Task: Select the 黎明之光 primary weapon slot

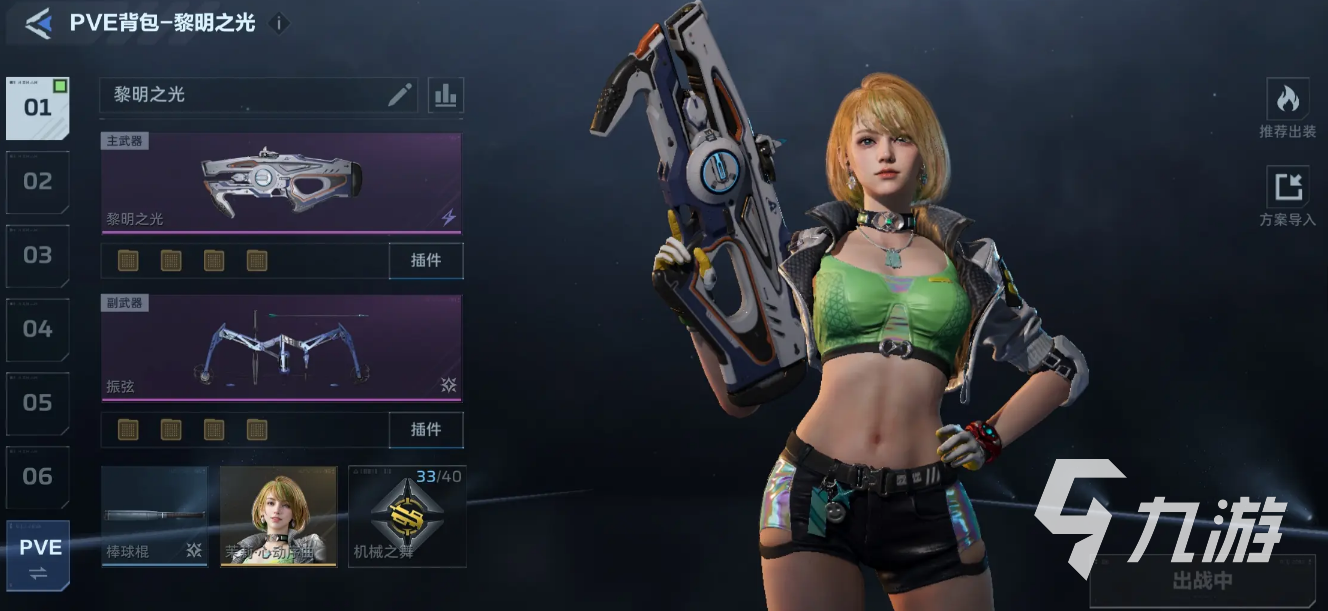Action: tap(281, 182)
